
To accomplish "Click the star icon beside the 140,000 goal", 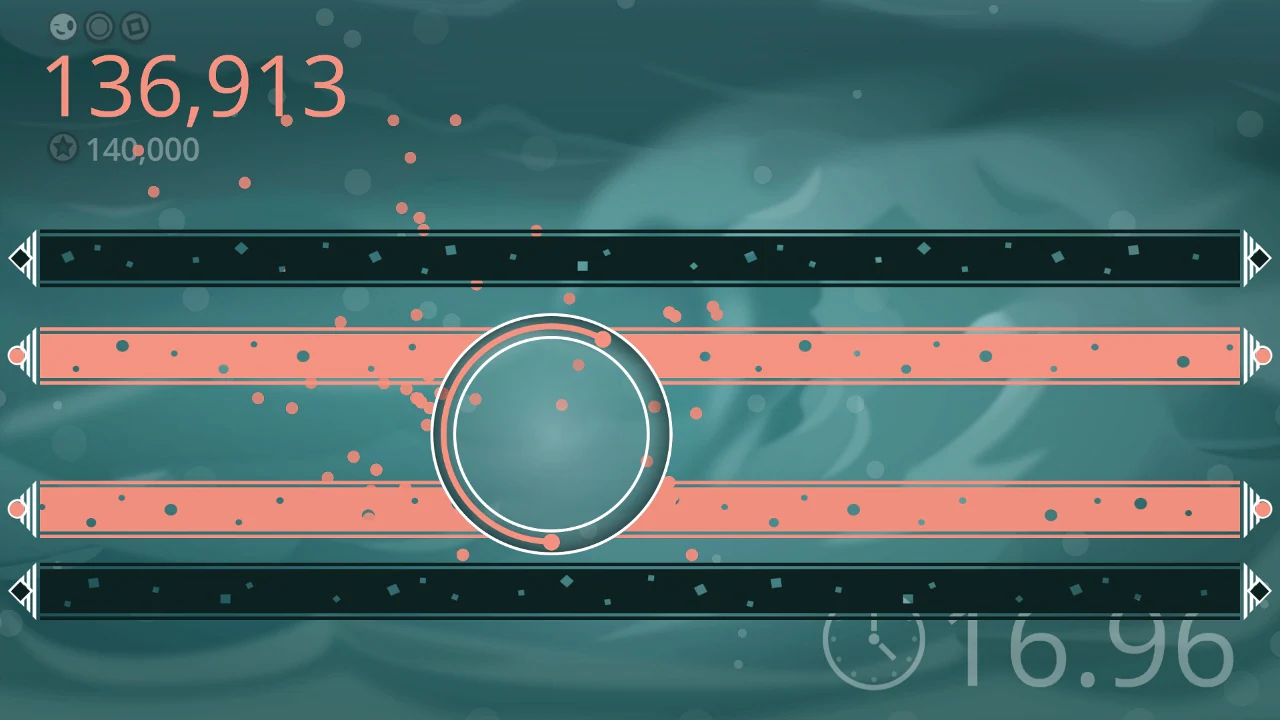I will click(x=63, y=149).
